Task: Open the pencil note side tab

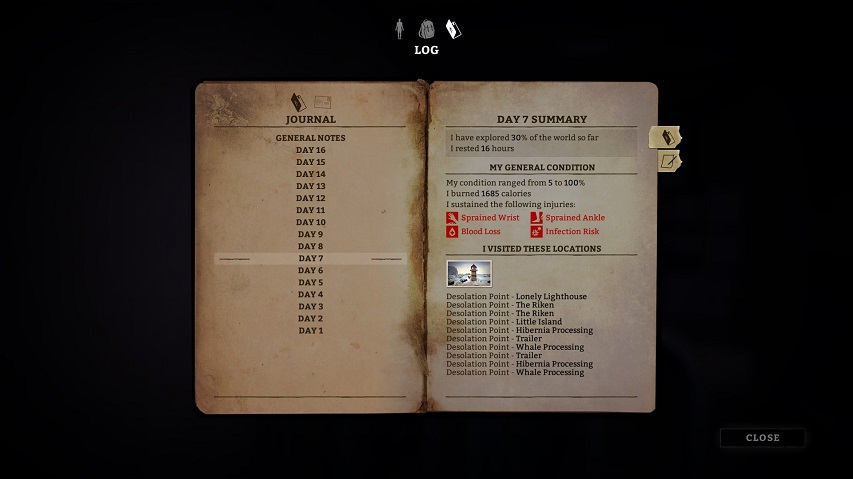Action: click(668, 161)
